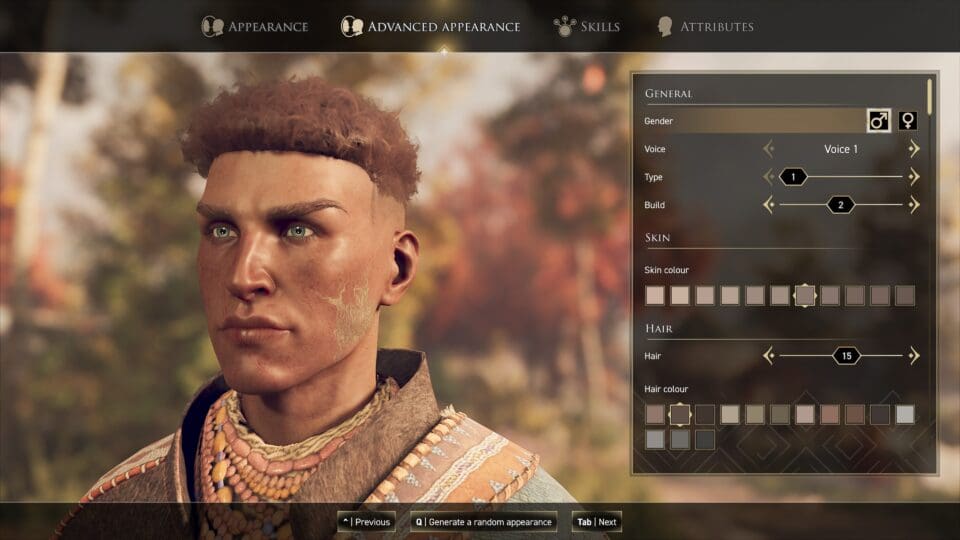Go back to the previous Hair style
This screenshot has height=540, width=960.
point(768,355)
